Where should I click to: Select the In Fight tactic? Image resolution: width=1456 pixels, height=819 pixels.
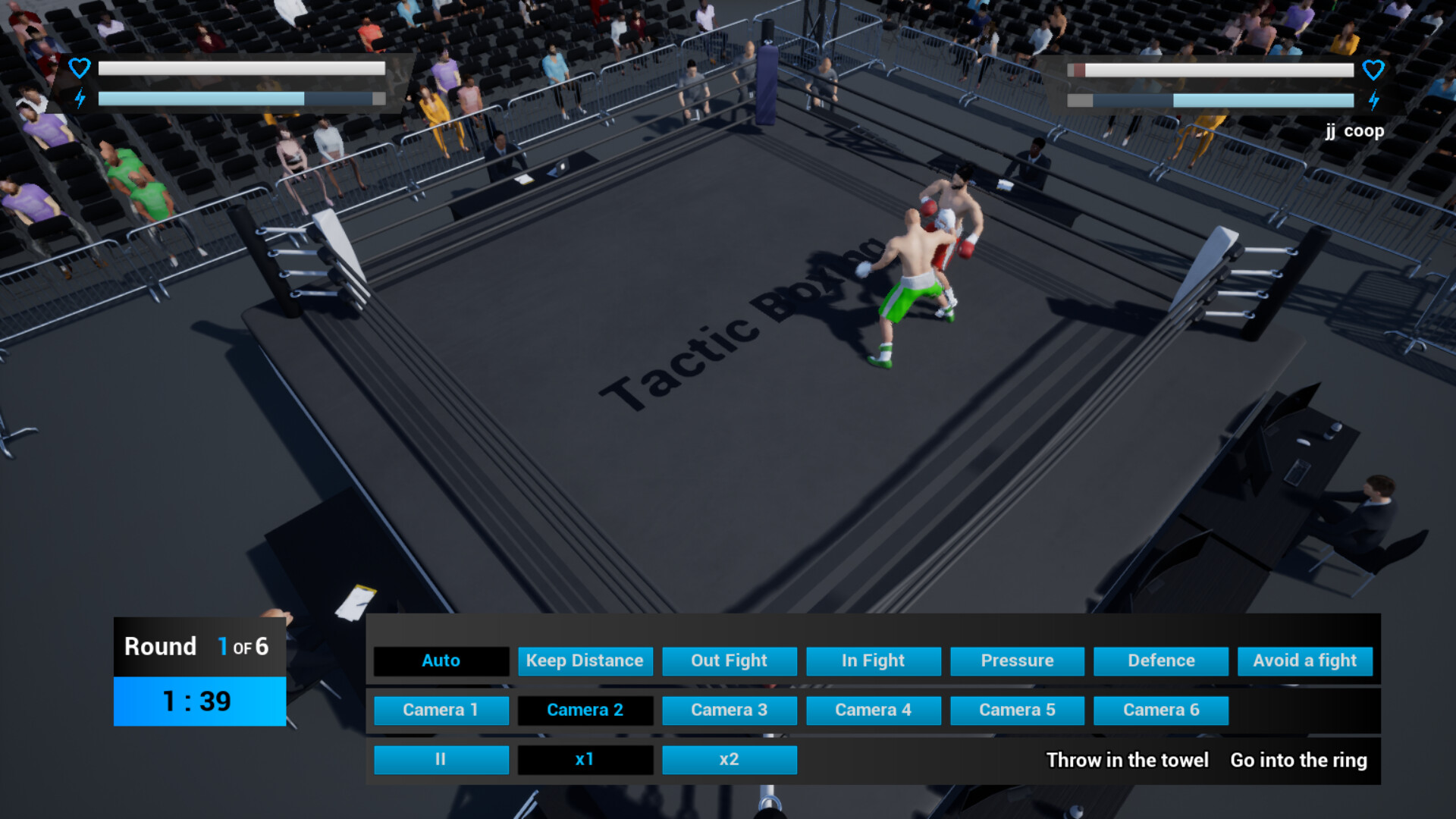click(x=873, y=661)
